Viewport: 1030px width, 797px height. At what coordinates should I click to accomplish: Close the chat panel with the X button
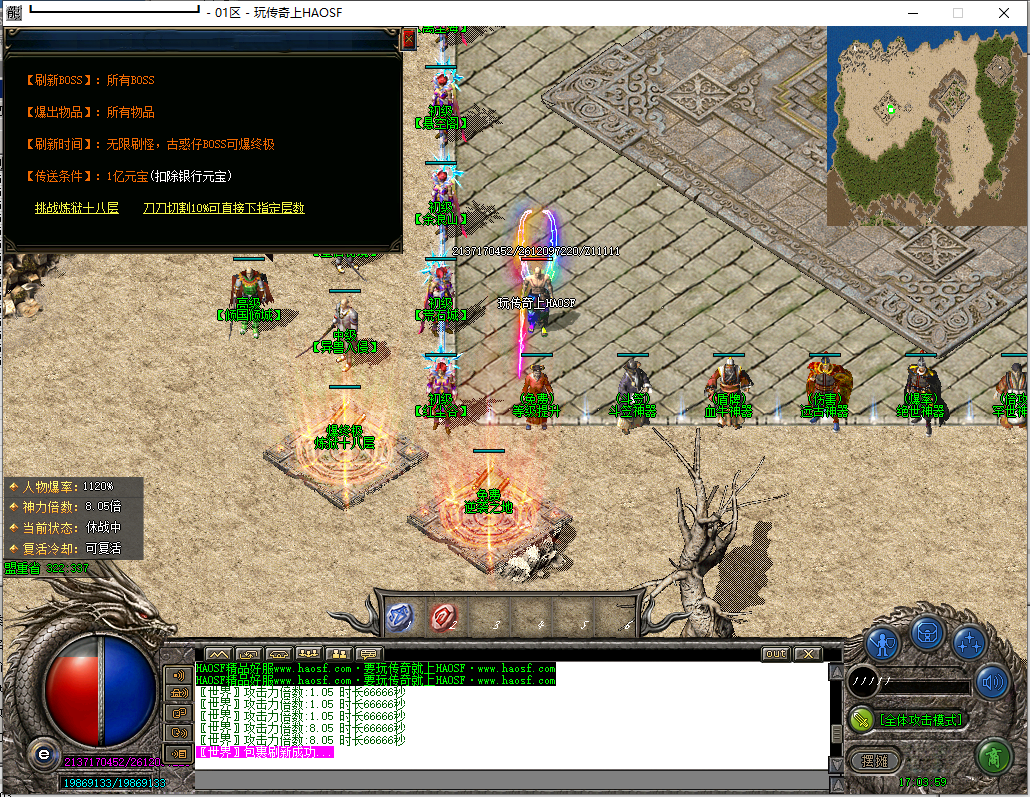tap(807, 654)
